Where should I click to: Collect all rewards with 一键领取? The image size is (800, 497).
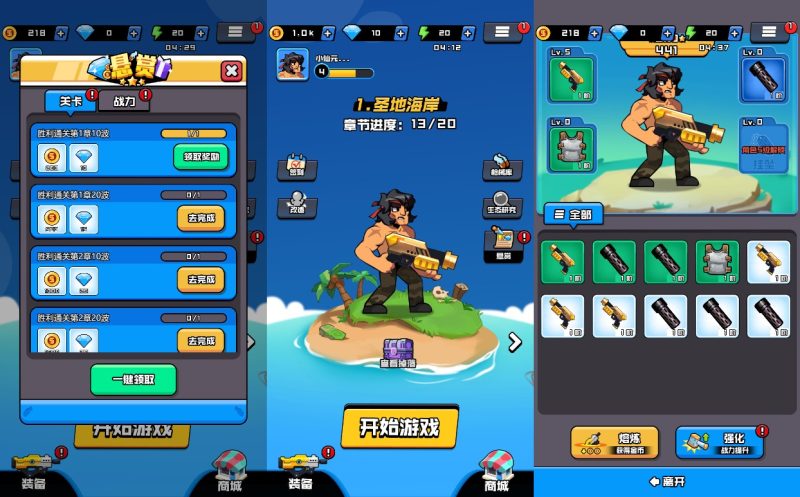pos(134,379)
